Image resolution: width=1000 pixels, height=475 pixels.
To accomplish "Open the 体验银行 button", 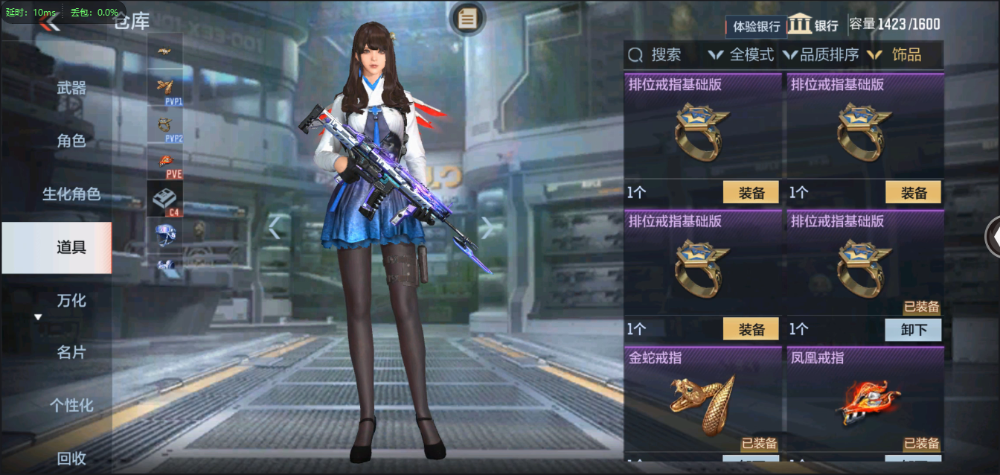I will pos(756,26).
